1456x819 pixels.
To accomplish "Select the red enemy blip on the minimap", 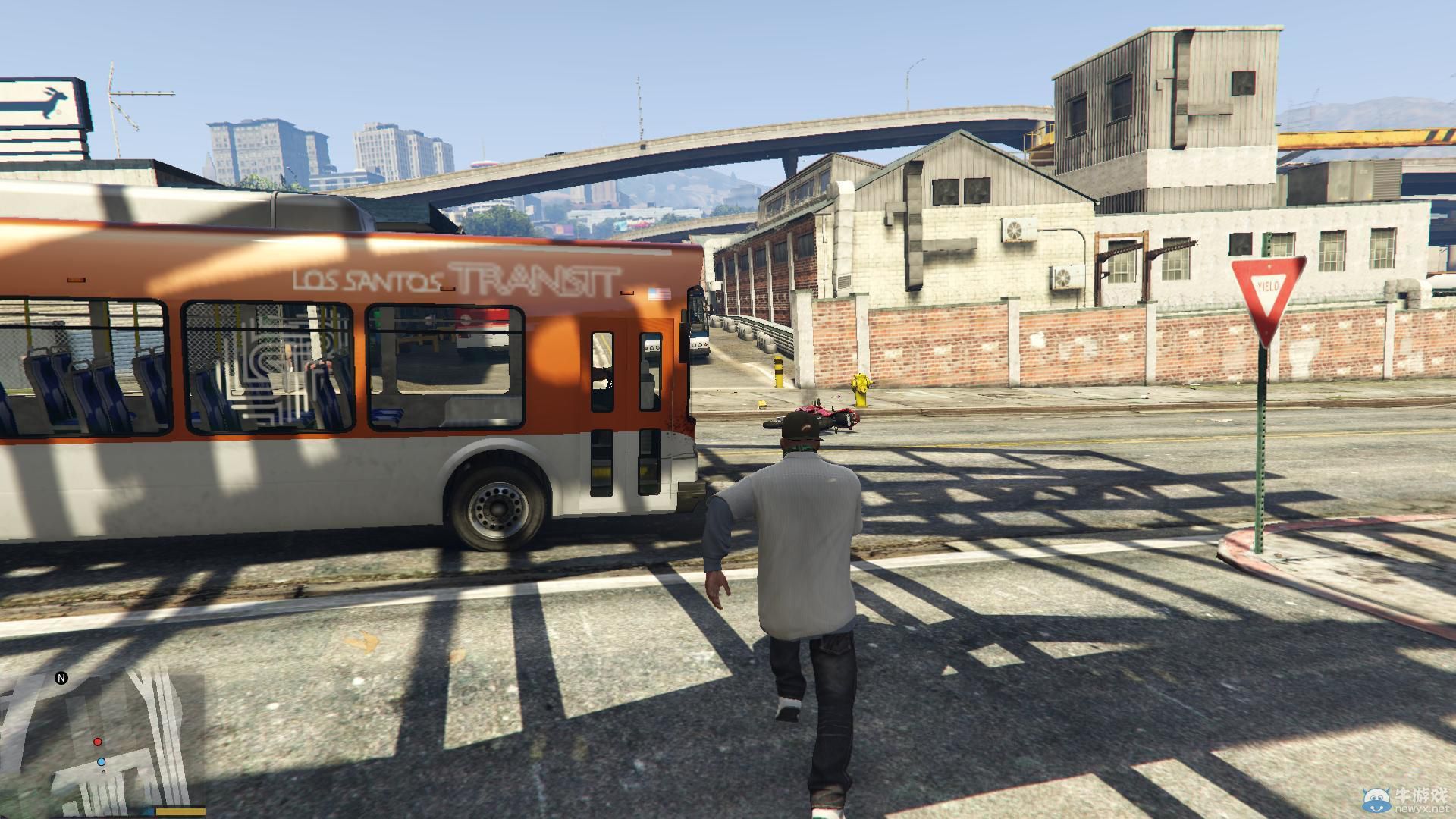I will [97, 742].
